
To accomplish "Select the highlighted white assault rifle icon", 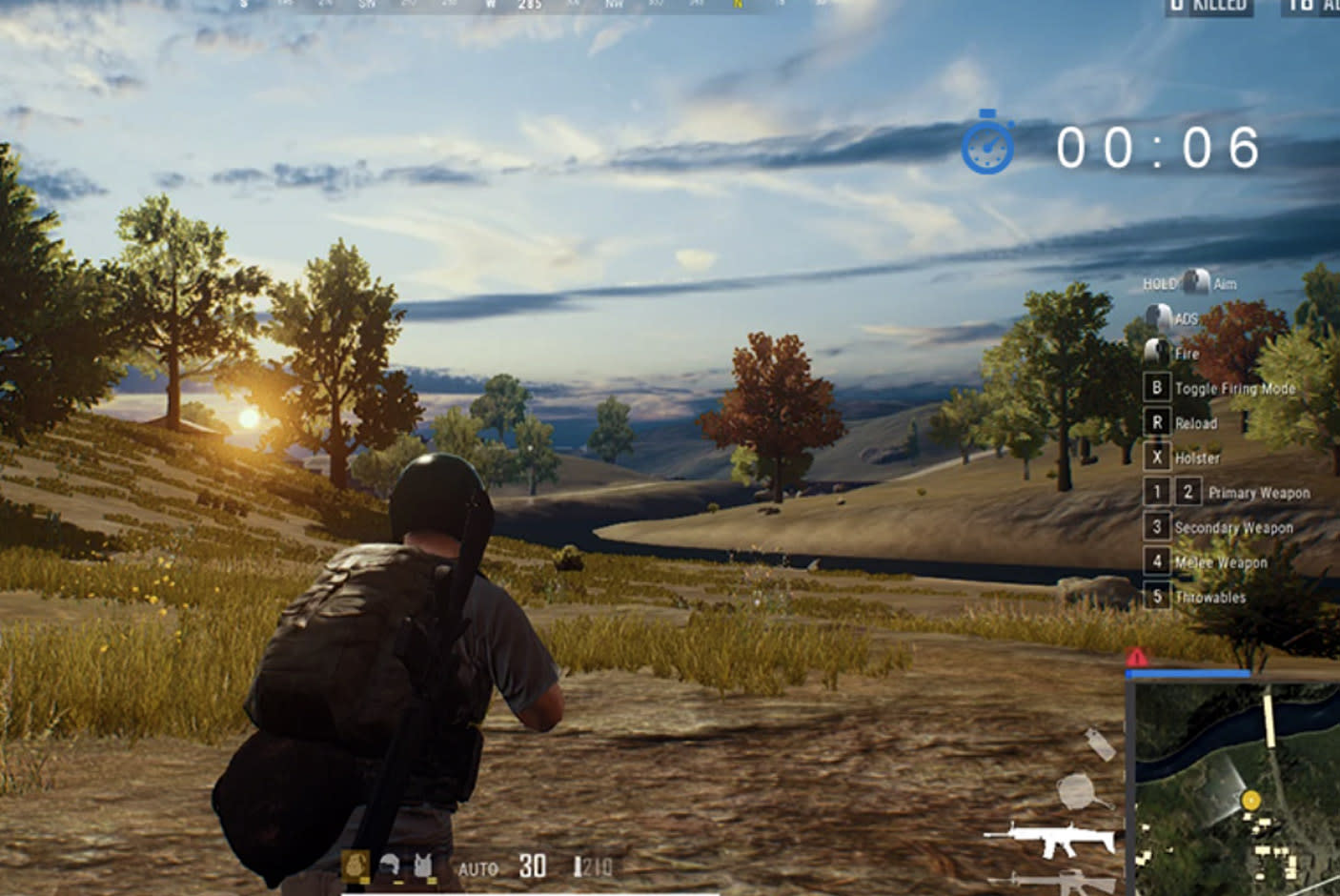I will tap(1050, 840).
